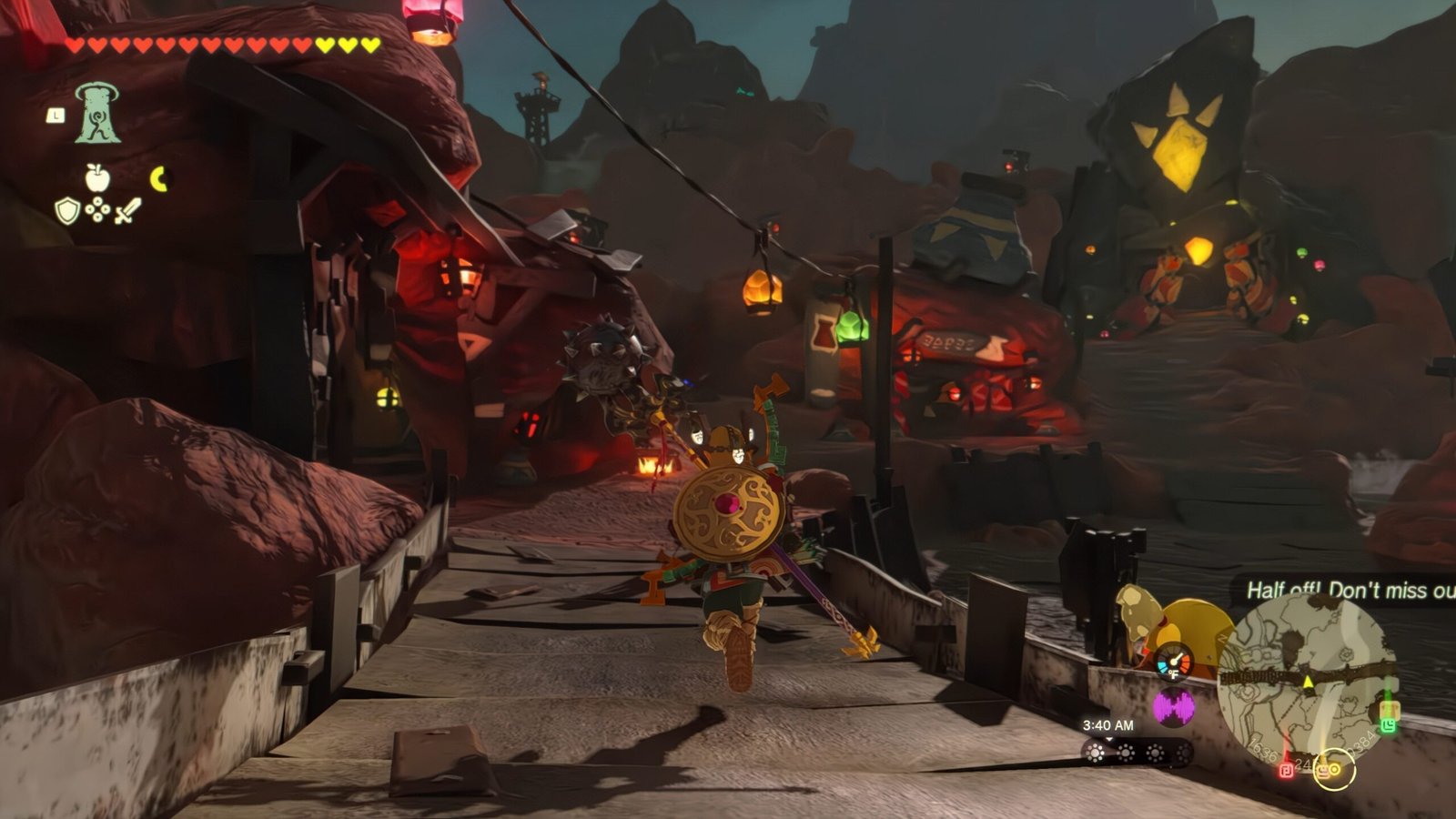Click the purple sound-wave noise indicator
This screenshot has width=1456, height=819.
[1174, 707]
